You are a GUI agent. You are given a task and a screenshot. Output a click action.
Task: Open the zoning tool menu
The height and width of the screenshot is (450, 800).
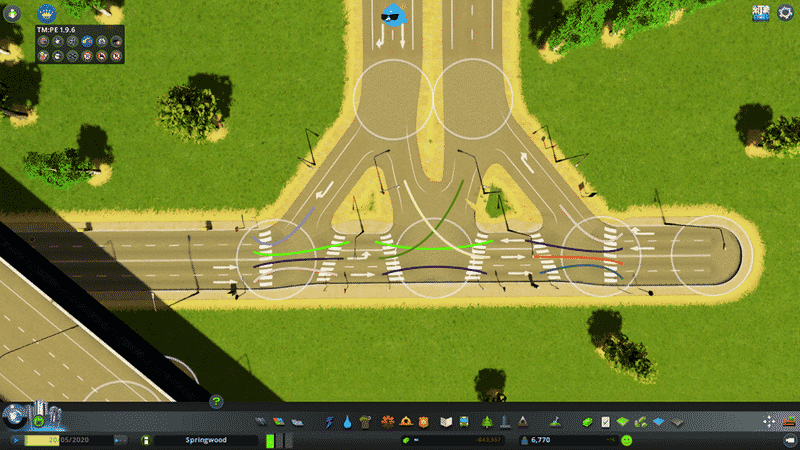click(x=277, y=422)
